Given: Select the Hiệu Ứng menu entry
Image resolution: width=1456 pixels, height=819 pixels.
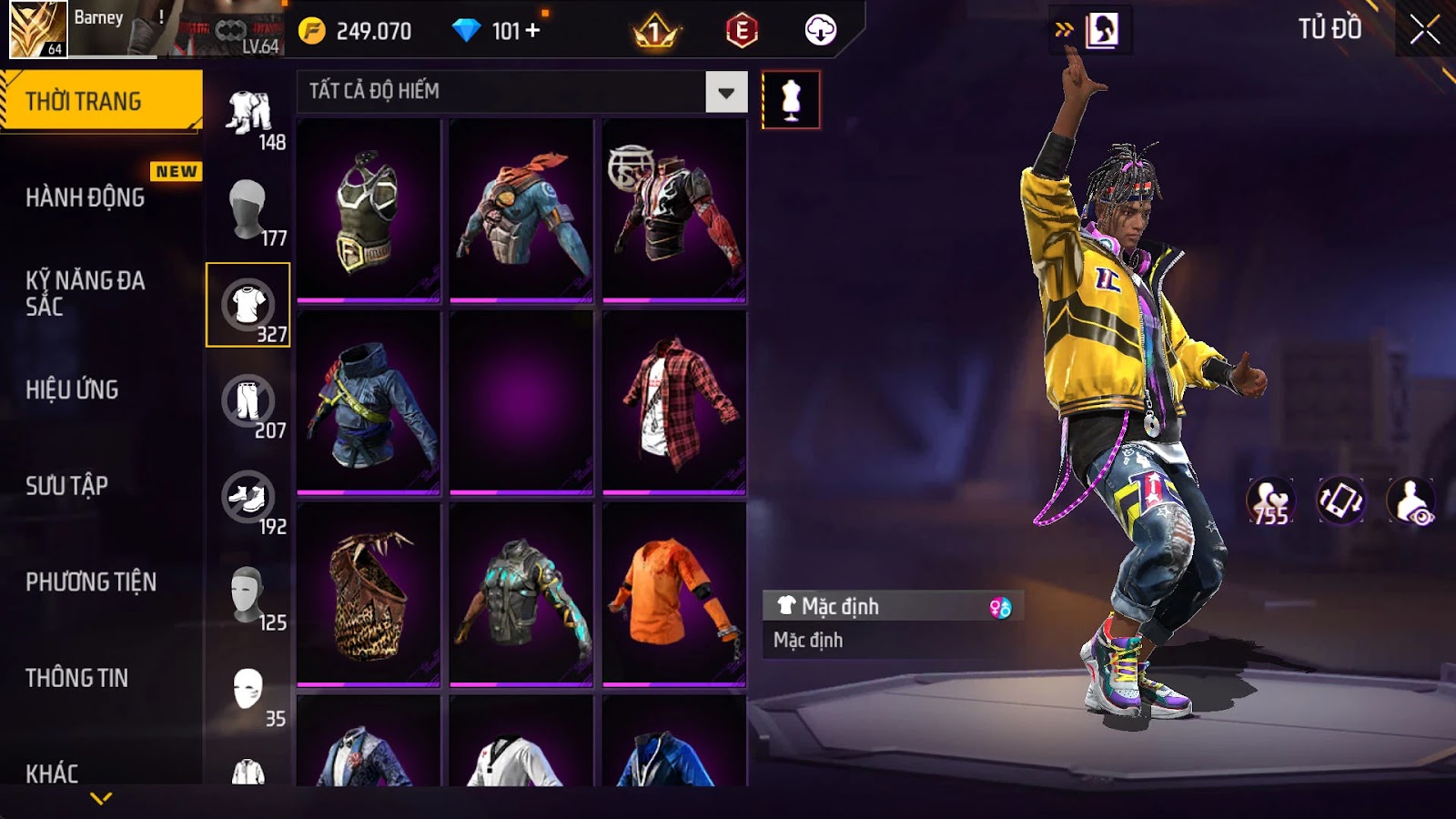Looking at the screenshot, I should coord(72,389).
